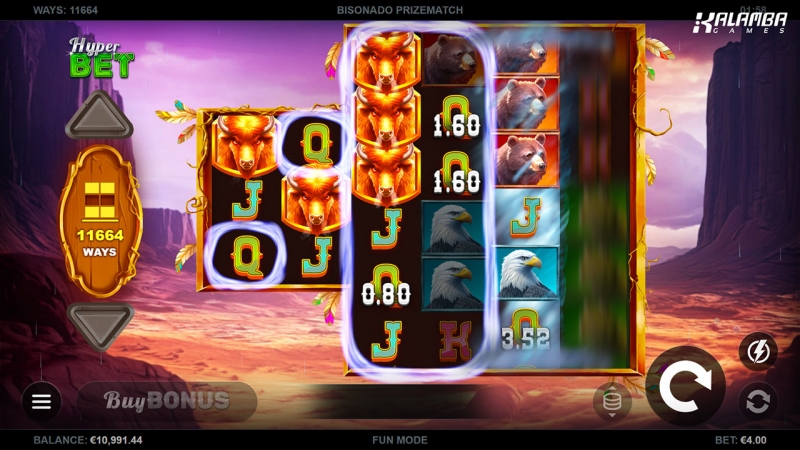This screenshot has width=800, height=450.
Task: Open the bet coin stack selector
Action: (x=612, y=401)
